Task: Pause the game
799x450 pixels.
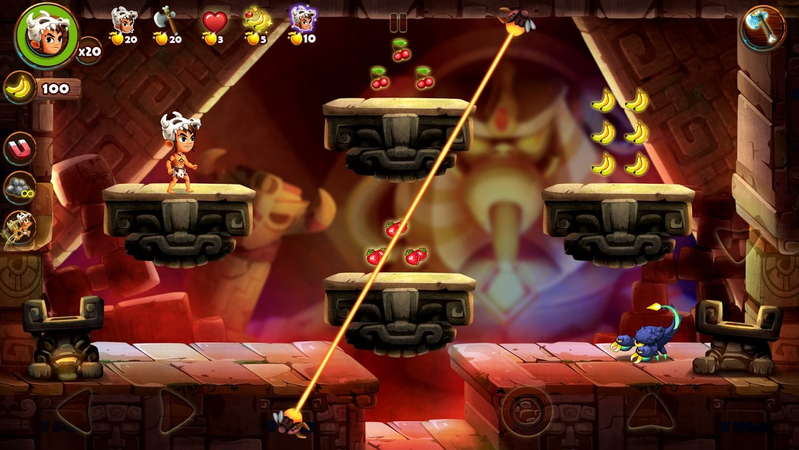Action: coord(399,22)
